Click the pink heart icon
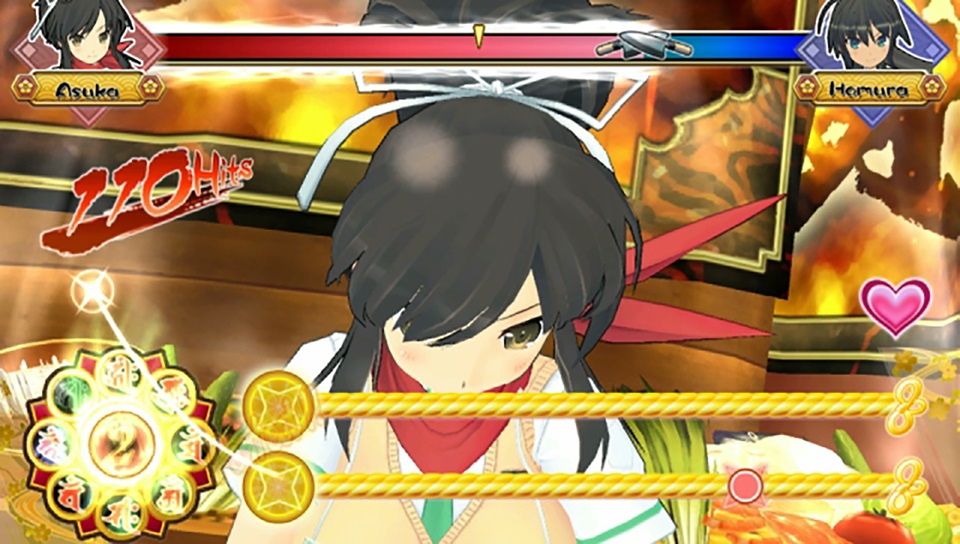This screenshot has height=544, width=960. pos(895,307)
